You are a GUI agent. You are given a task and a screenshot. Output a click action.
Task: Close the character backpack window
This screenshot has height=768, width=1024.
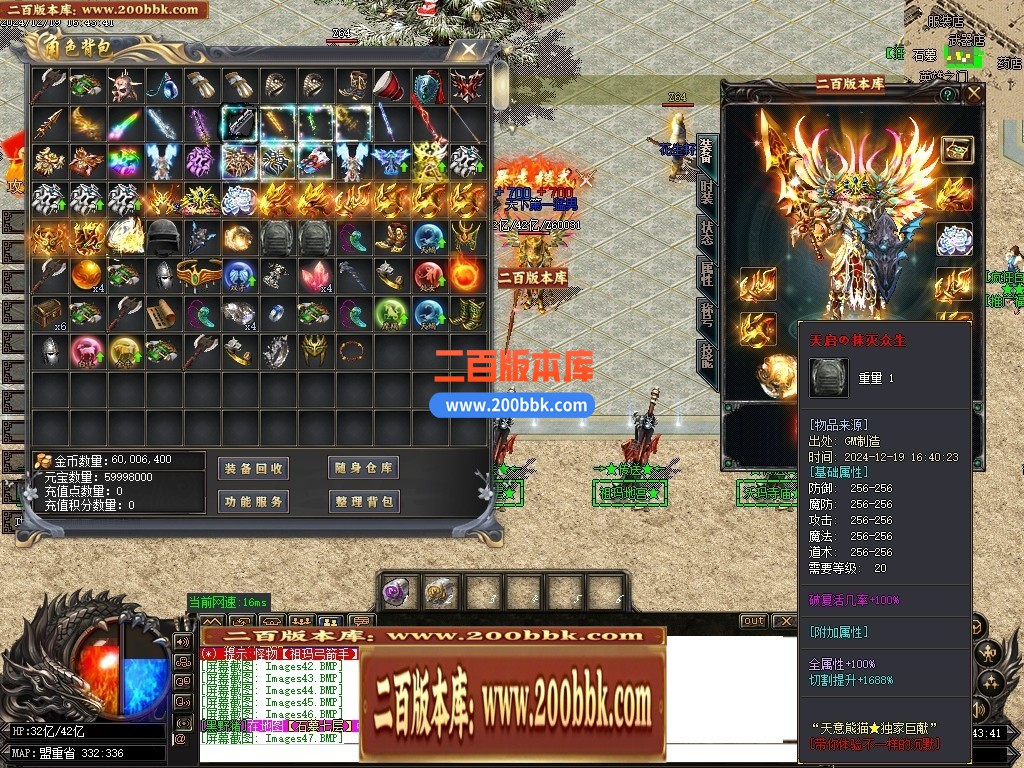467,49
